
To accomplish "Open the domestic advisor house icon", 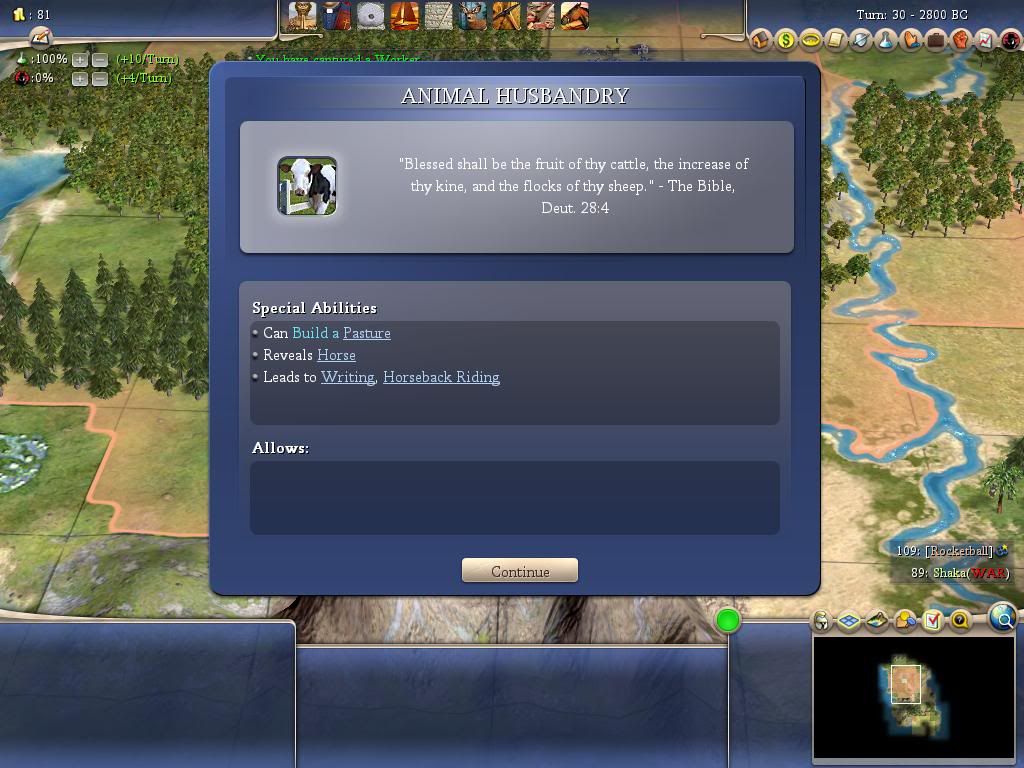I will pyautogui.click(x=761, y=40).
